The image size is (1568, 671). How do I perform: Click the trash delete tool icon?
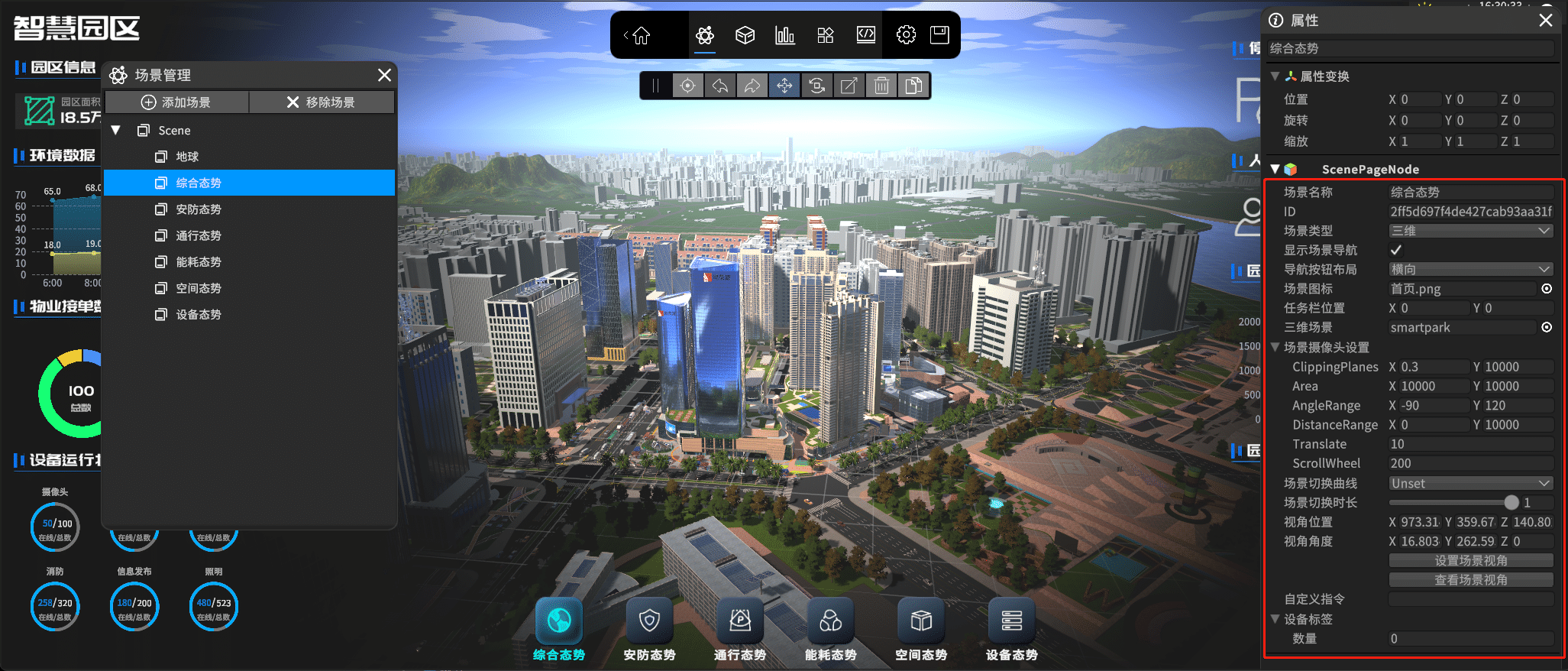coord(881,86)
